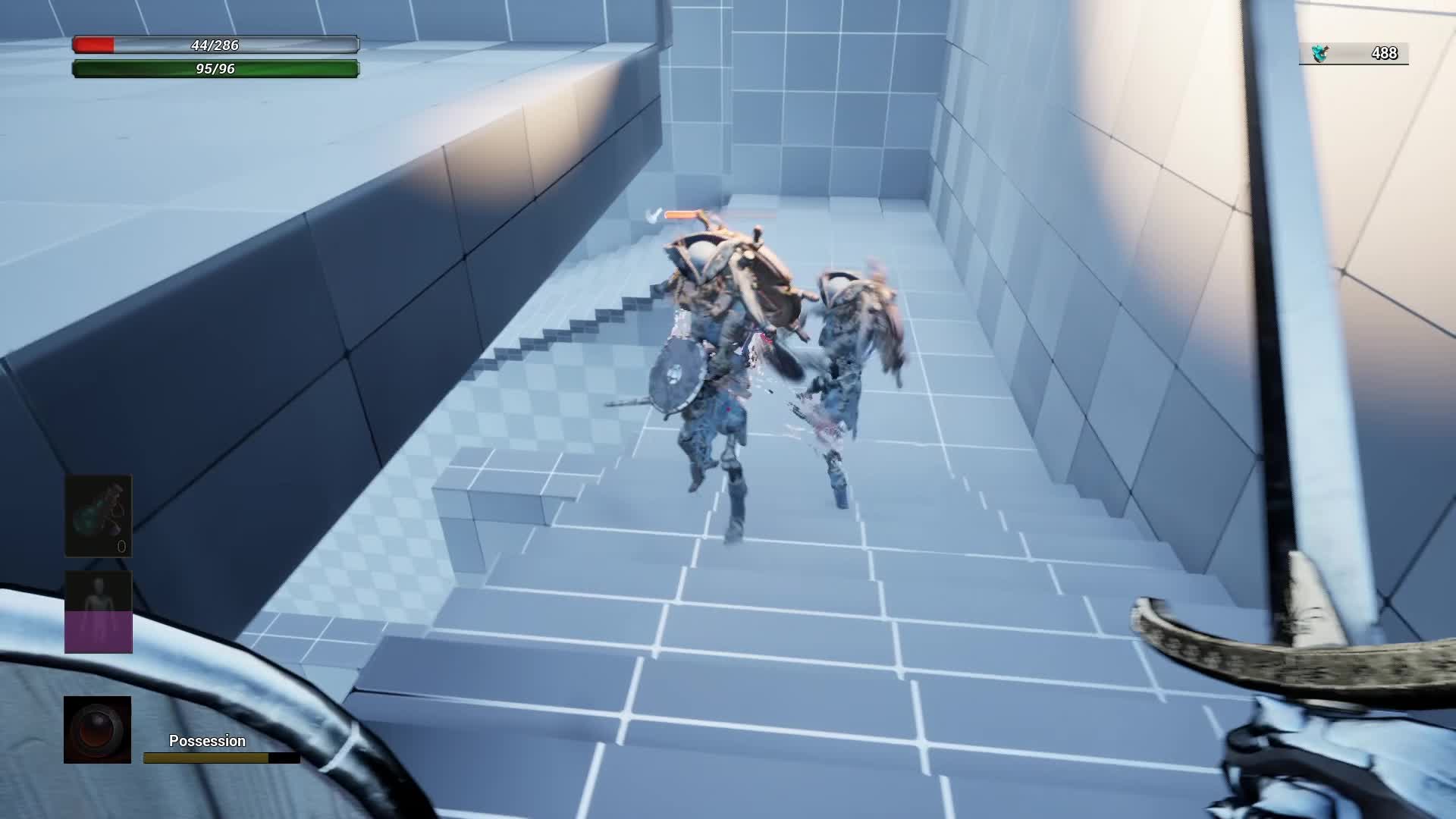Click the potion count showing 0
1456x819 pixels.
pos(121,544)
